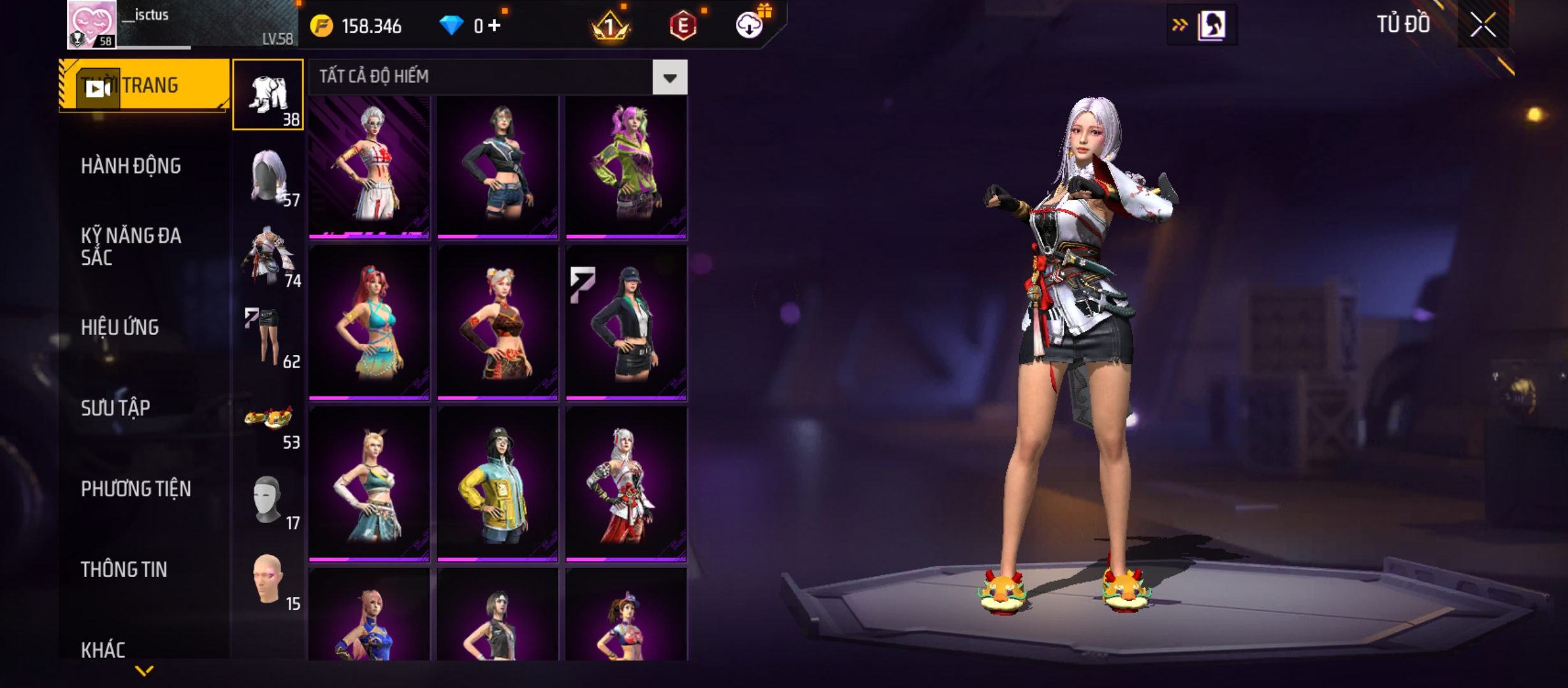Open the cloud download gift icon
Image resolution: width=1568 pixels, height=688 pixels.
point(750,25)
